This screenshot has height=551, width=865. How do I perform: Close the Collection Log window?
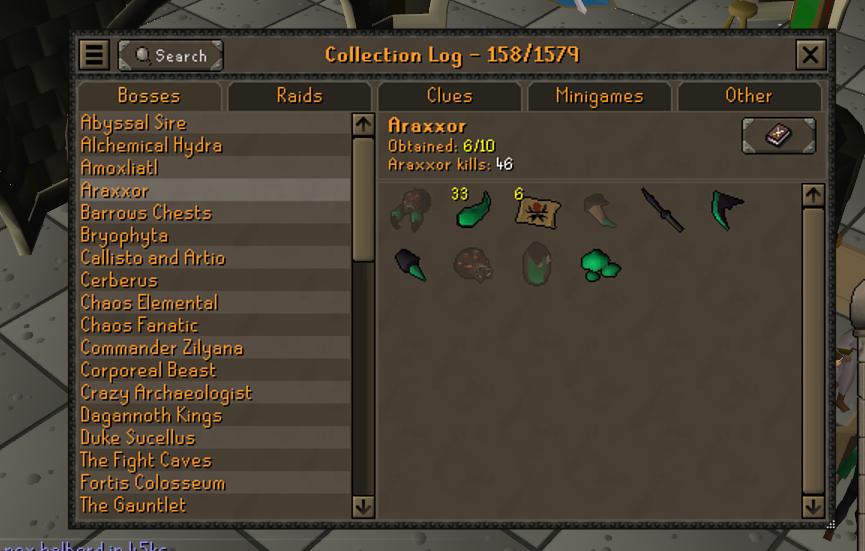810,55
